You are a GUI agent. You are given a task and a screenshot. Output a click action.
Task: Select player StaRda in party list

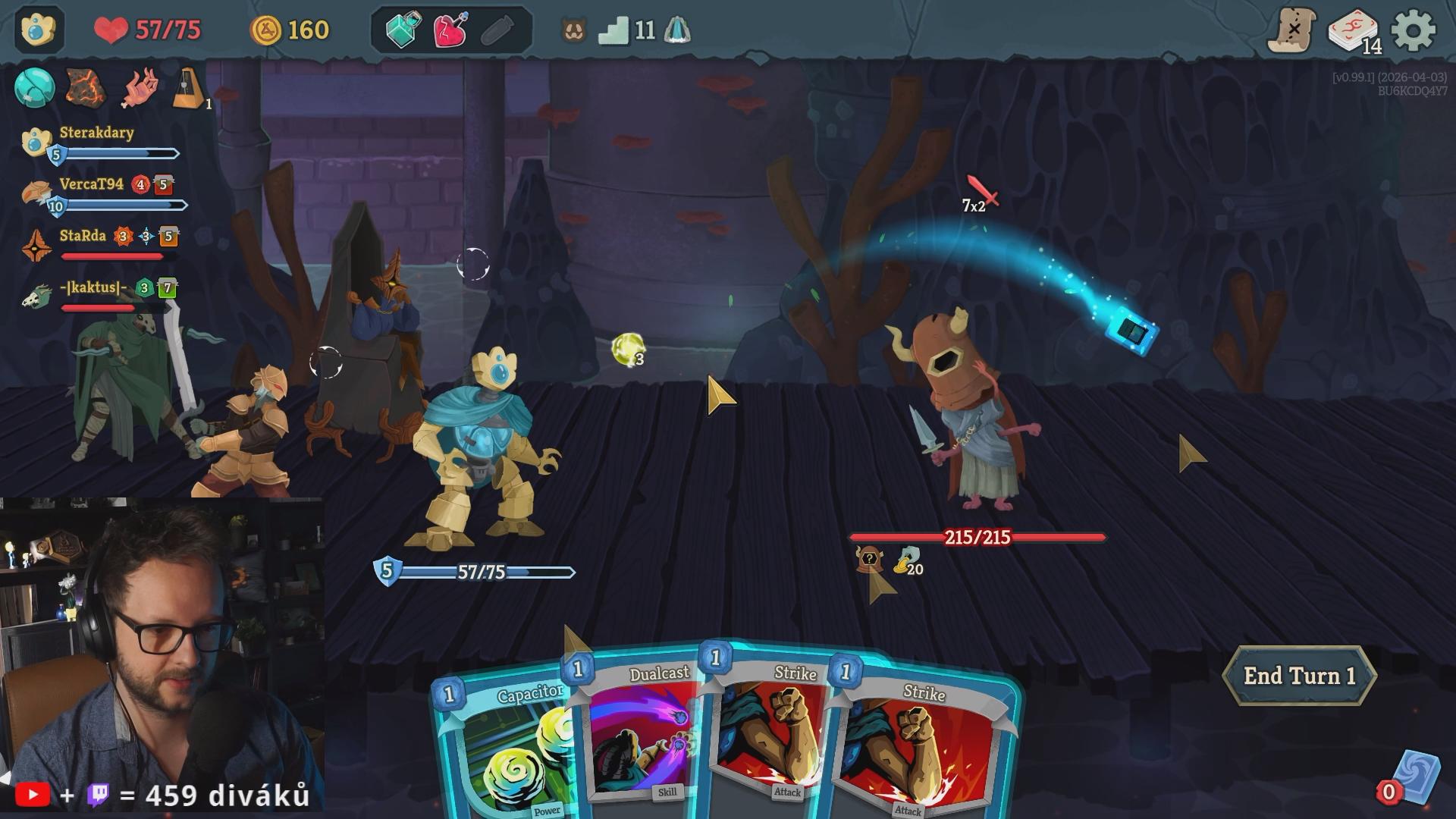click(x=82, y=236)
